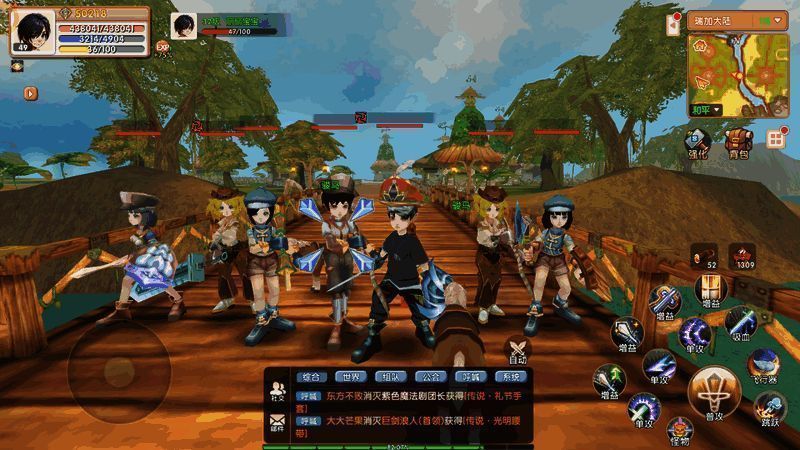Switch to the 公会 guild chat tab
This screenshot has width=800, height=450.
tap(431, 377)
